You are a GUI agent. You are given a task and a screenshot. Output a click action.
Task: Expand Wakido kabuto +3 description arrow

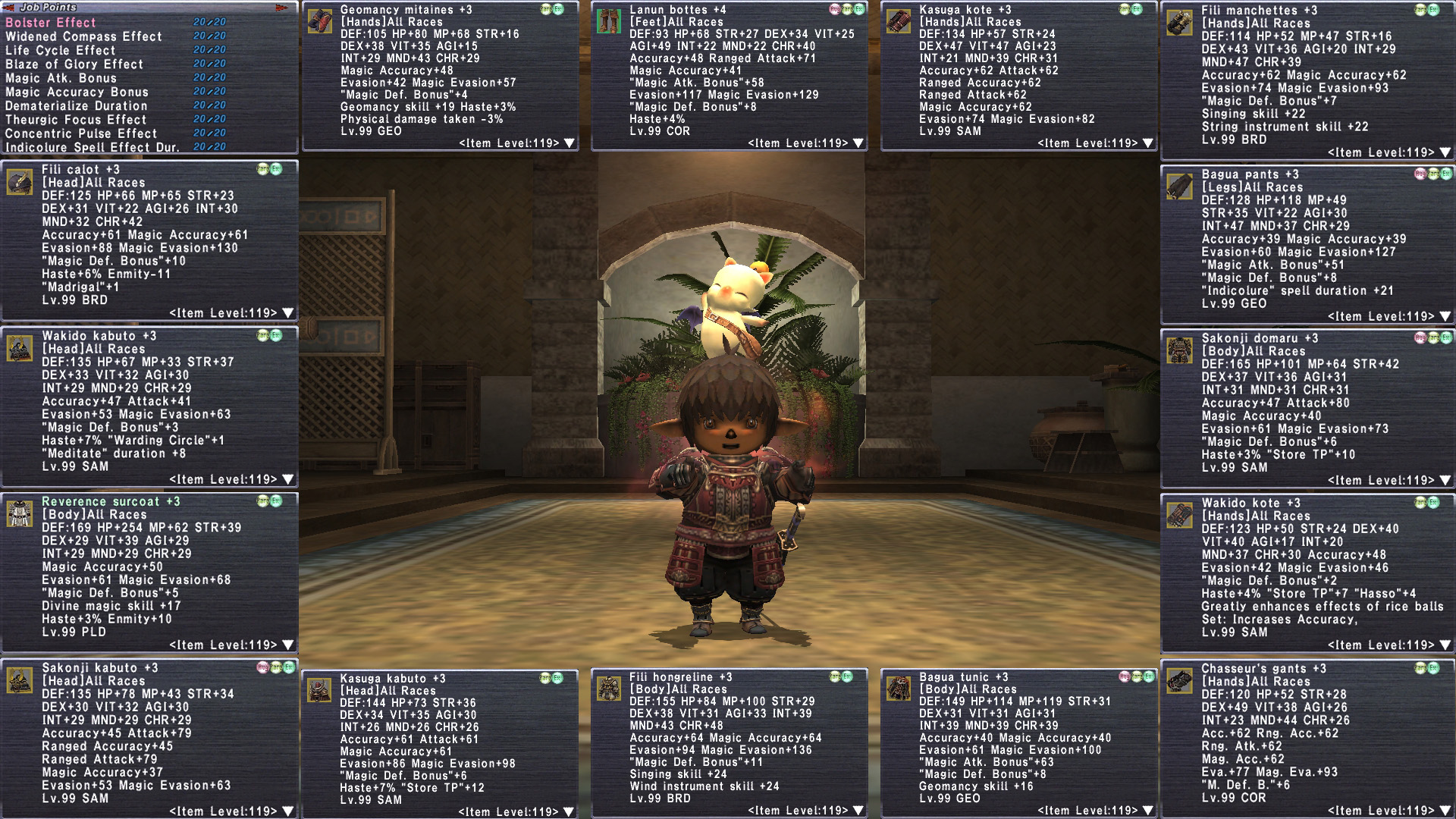[x=288, y=479]
